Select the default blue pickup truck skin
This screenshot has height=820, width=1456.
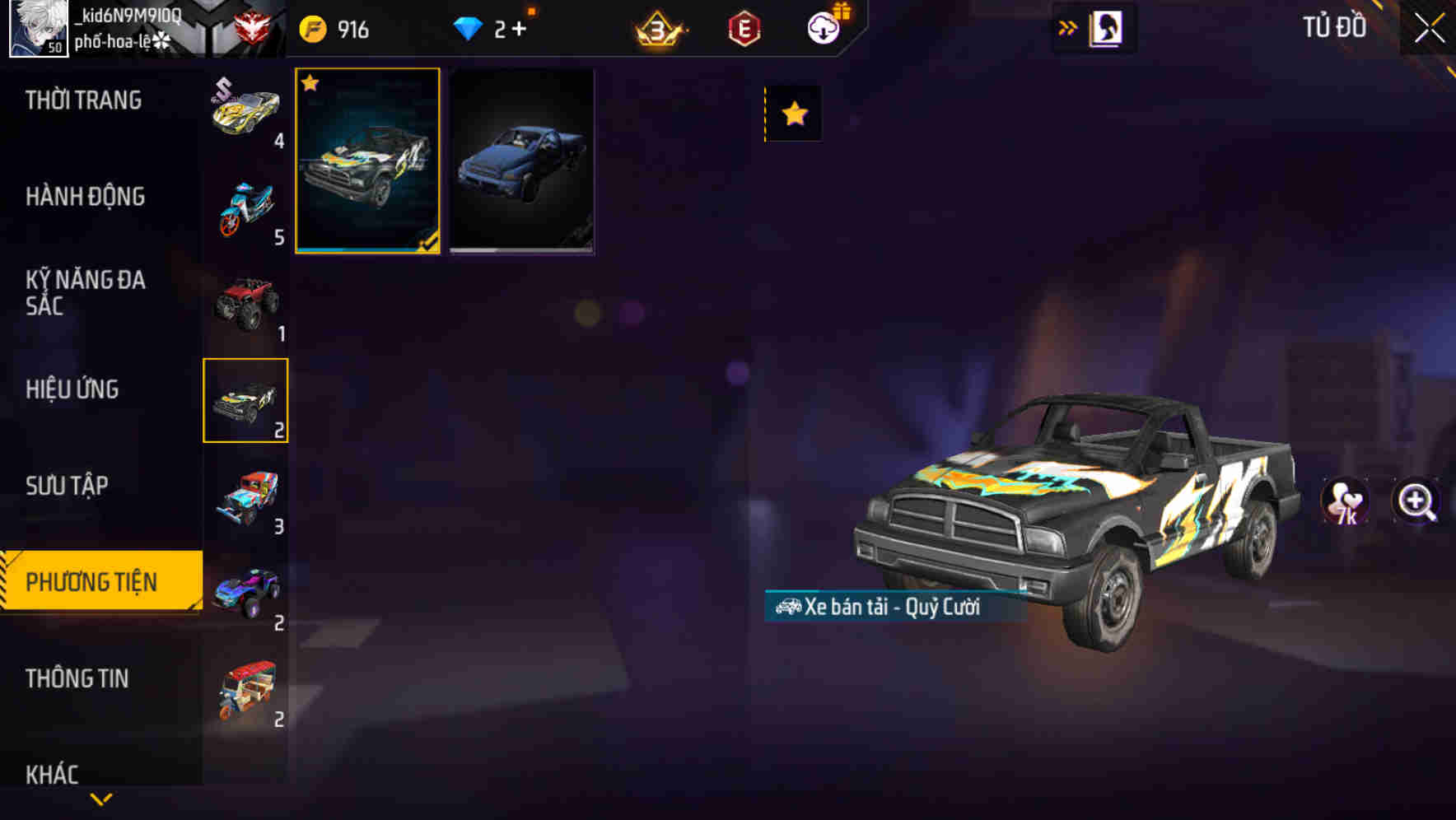point(522,161)
